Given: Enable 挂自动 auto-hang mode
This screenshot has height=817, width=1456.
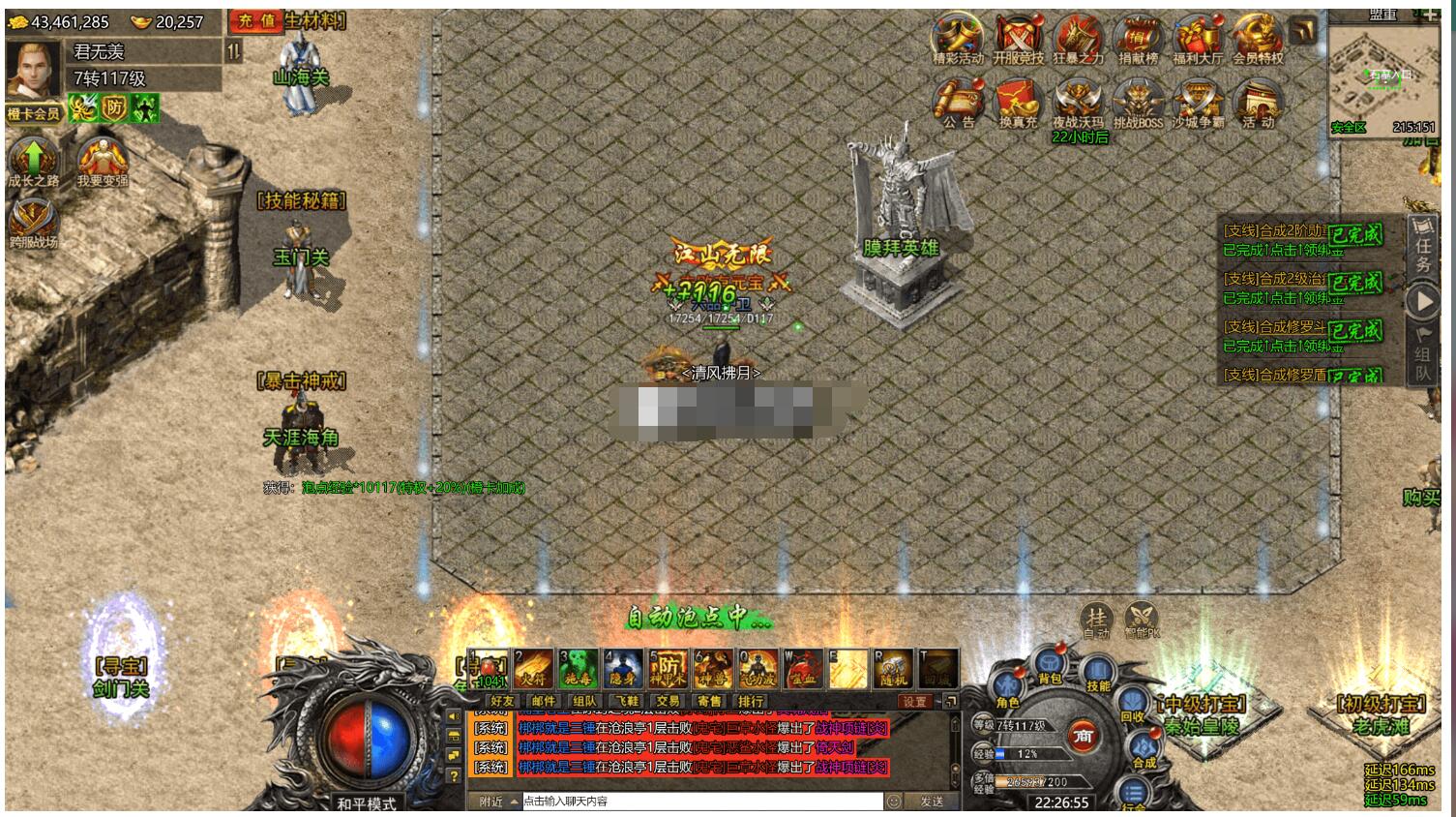Looking at the screenshot, I should [x=1094, y=620].
